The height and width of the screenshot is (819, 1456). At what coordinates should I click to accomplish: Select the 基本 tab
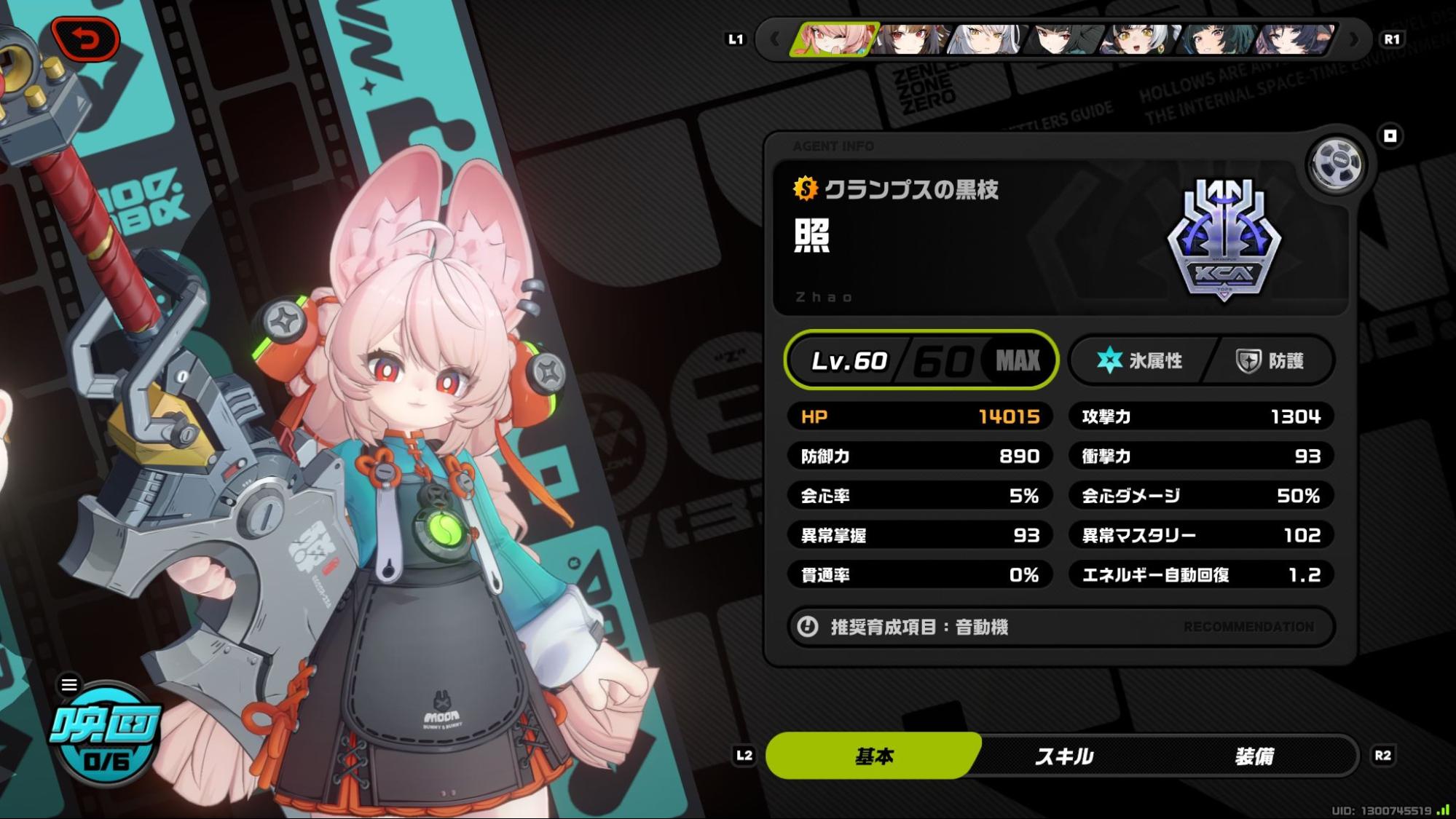coord(873,756)
